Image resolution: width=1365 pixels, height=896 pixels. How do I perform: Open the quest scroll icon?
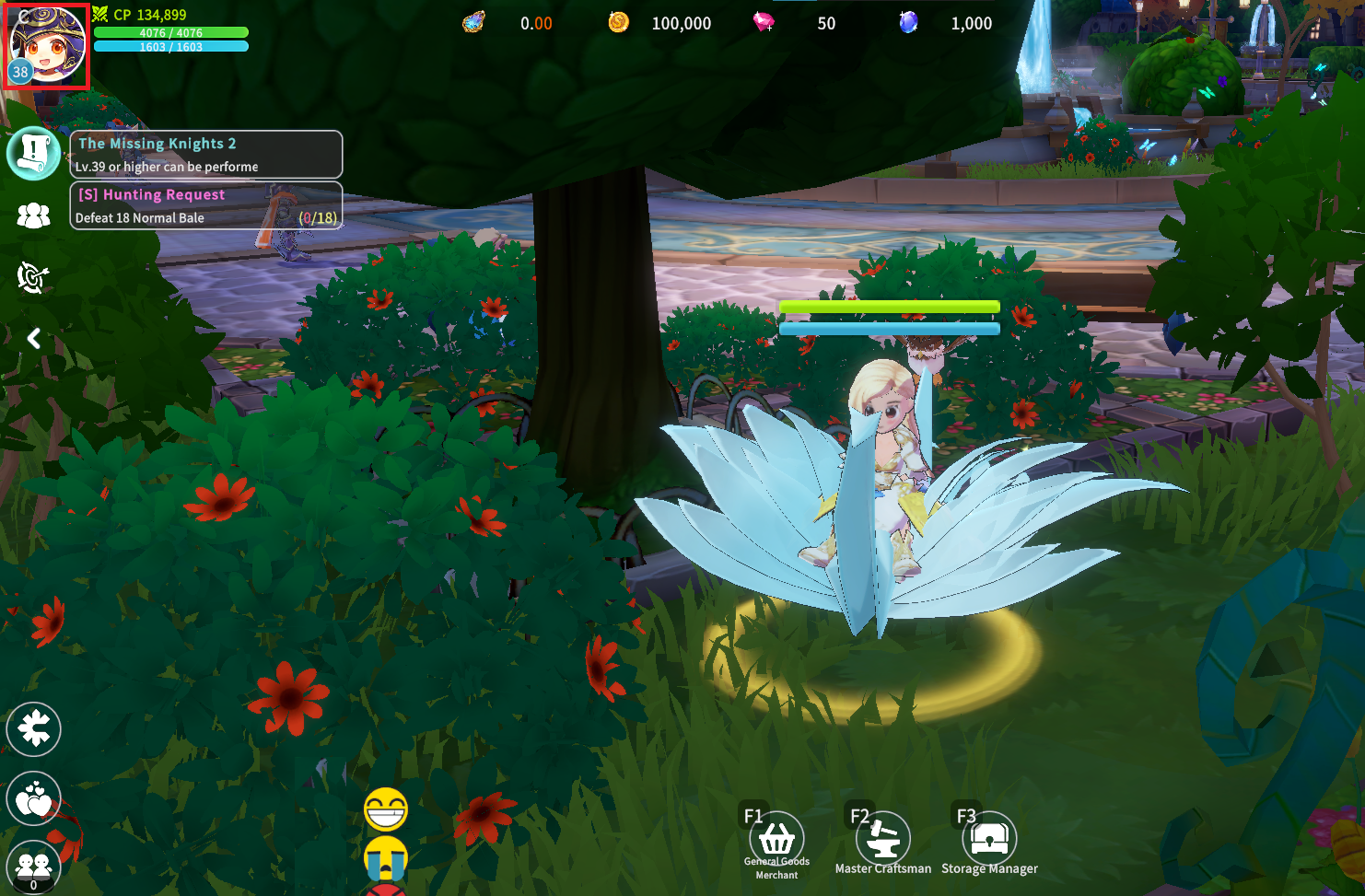[34, 153]
